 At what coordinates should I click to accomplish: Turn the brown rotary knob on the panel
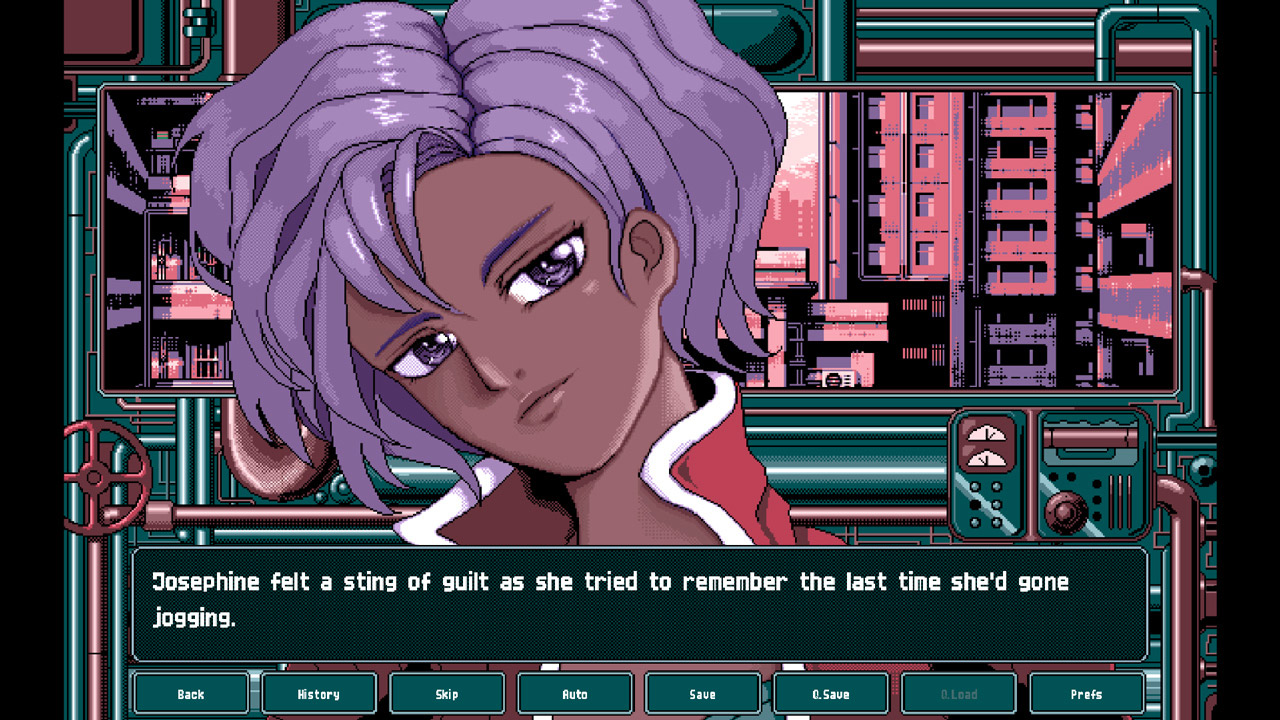pyautogui.click(x=1063, y=510)
